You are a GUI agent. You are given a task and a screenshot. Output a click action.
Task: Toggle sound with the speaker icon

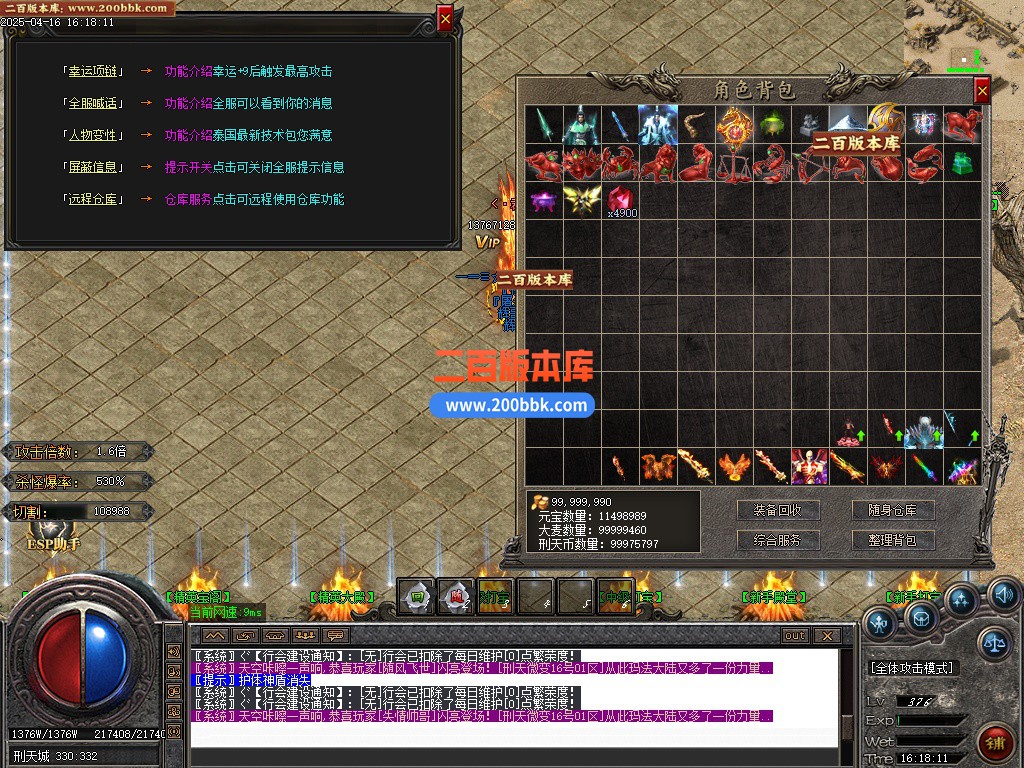(x=1003, y=595)
